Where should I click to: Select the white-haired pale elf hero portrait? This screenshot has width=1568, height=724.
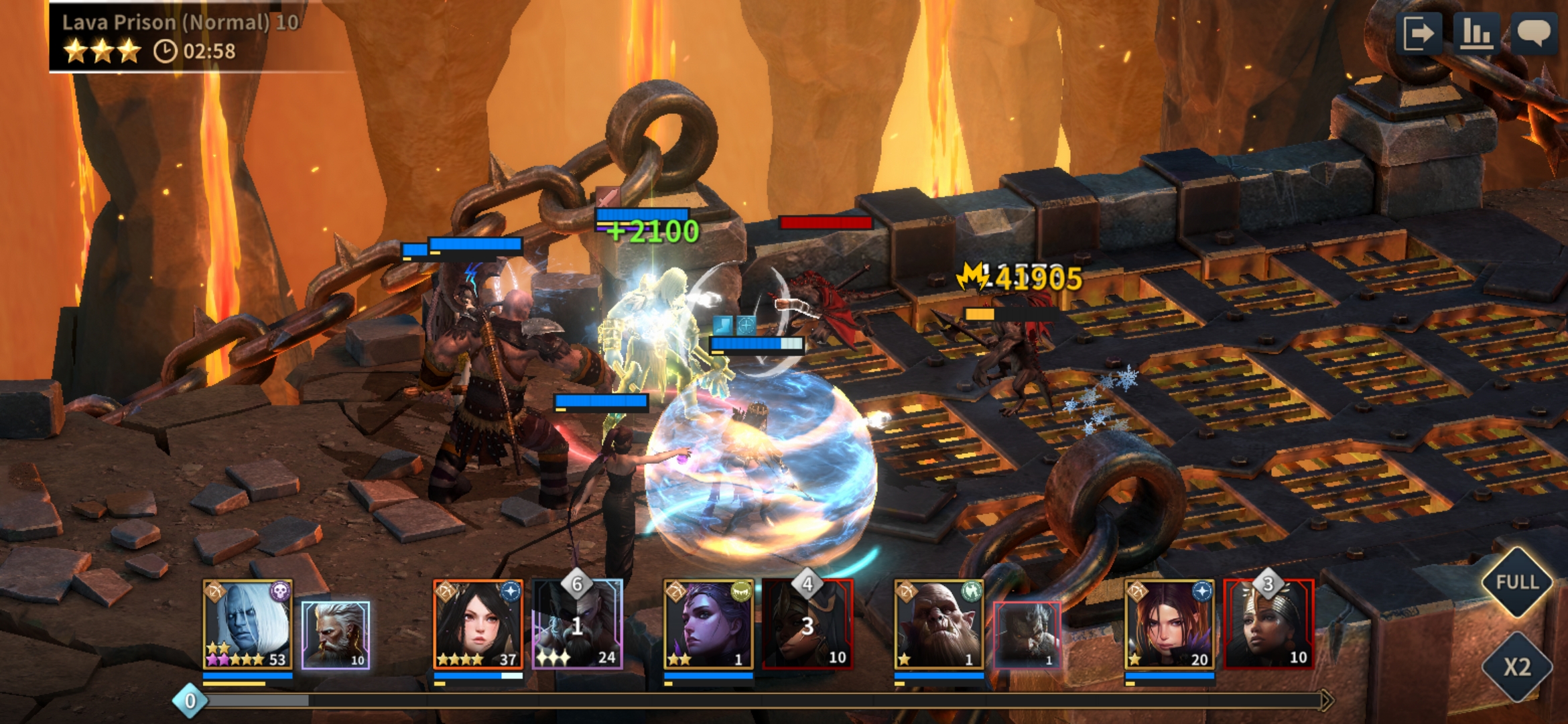coord(247,624)
